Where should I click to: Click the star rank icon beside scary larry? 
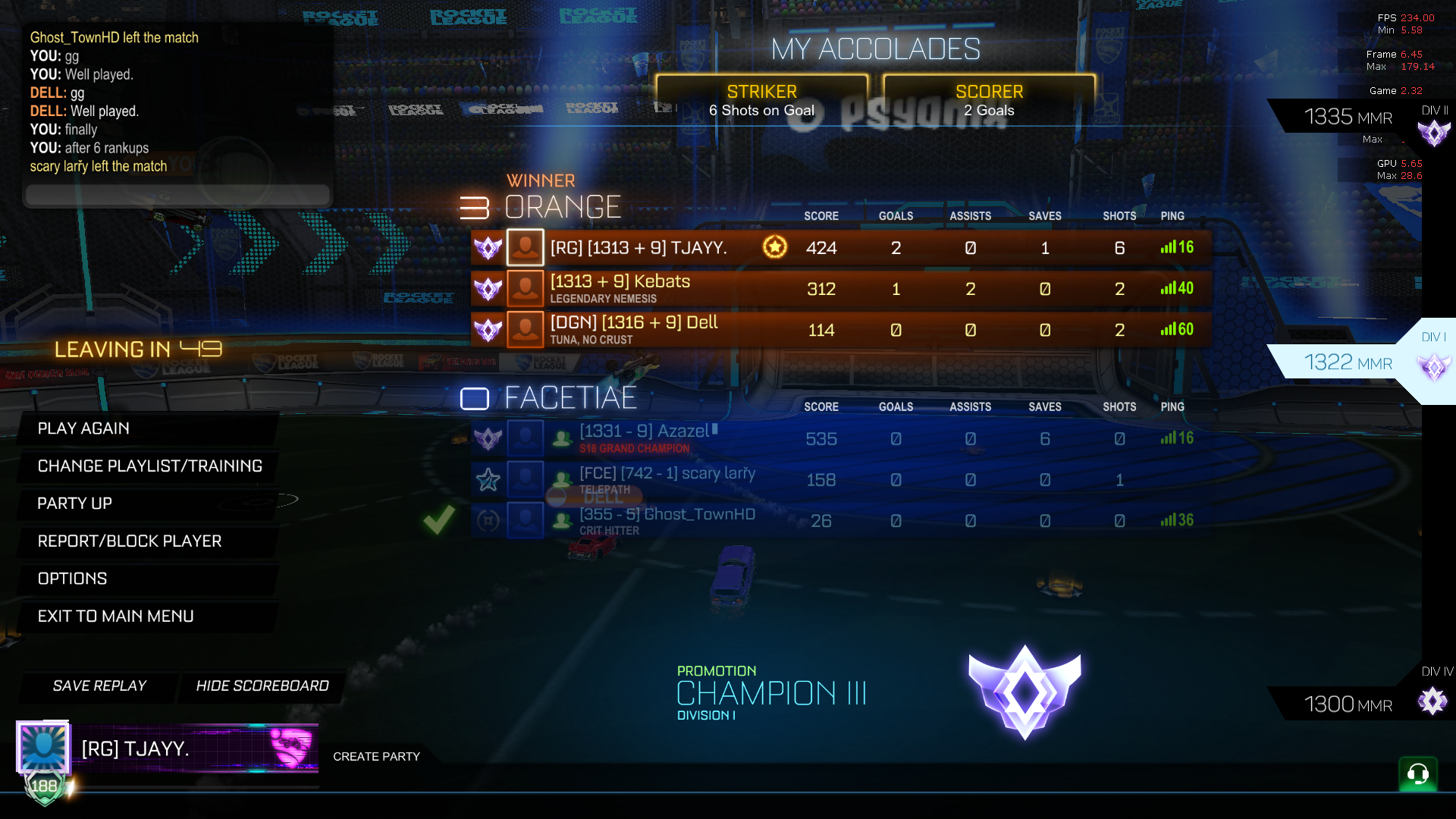tap(488, 479)
